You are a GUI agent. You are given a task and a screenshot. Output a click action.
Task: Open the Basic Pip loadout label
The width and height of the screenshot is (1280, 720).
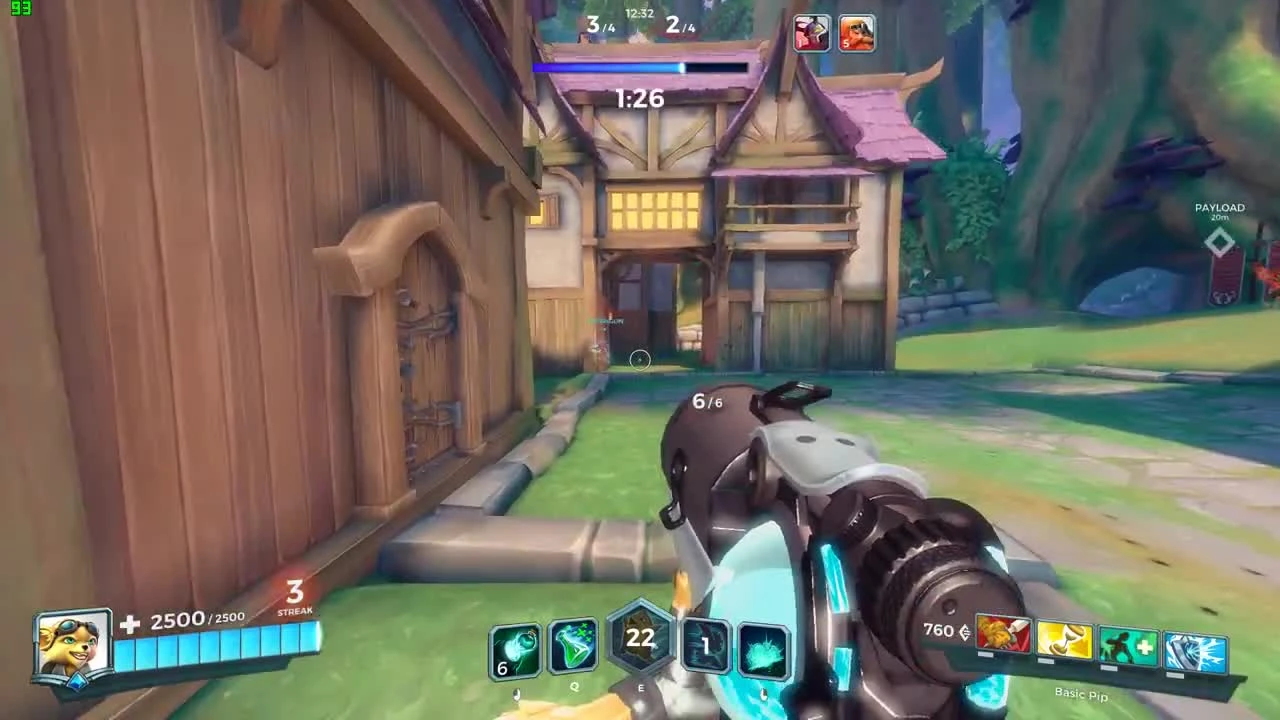point(1083,694)
